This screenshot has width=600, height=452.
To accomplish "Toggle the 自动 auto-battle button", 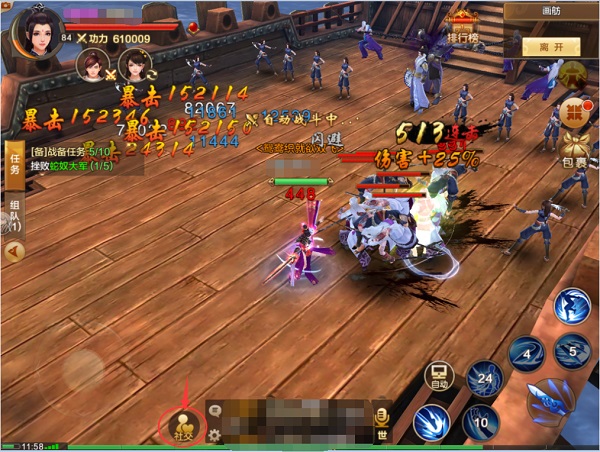I will [x=440, y=377].
